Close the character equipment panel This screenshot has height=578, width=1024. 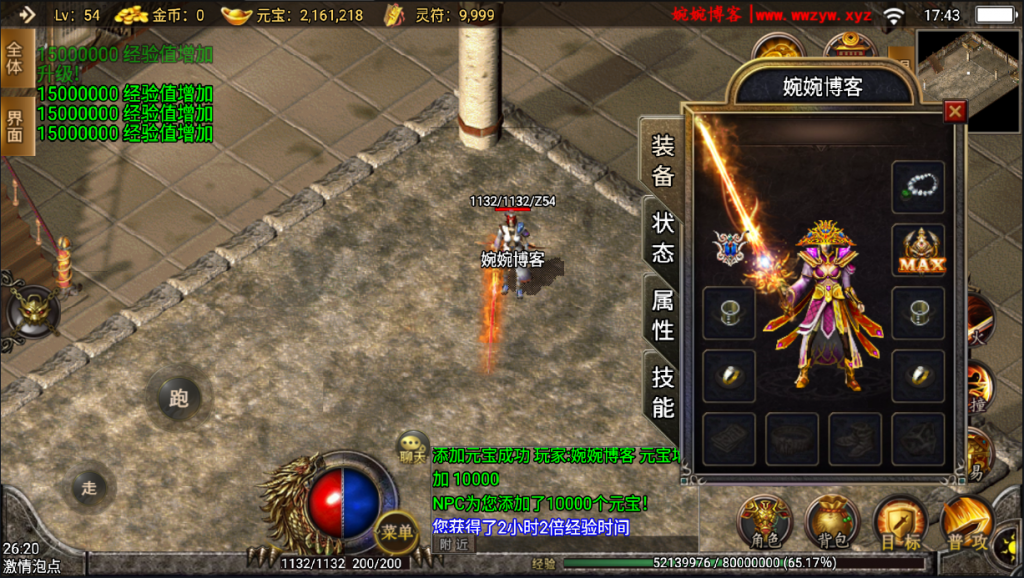(955, 112)
